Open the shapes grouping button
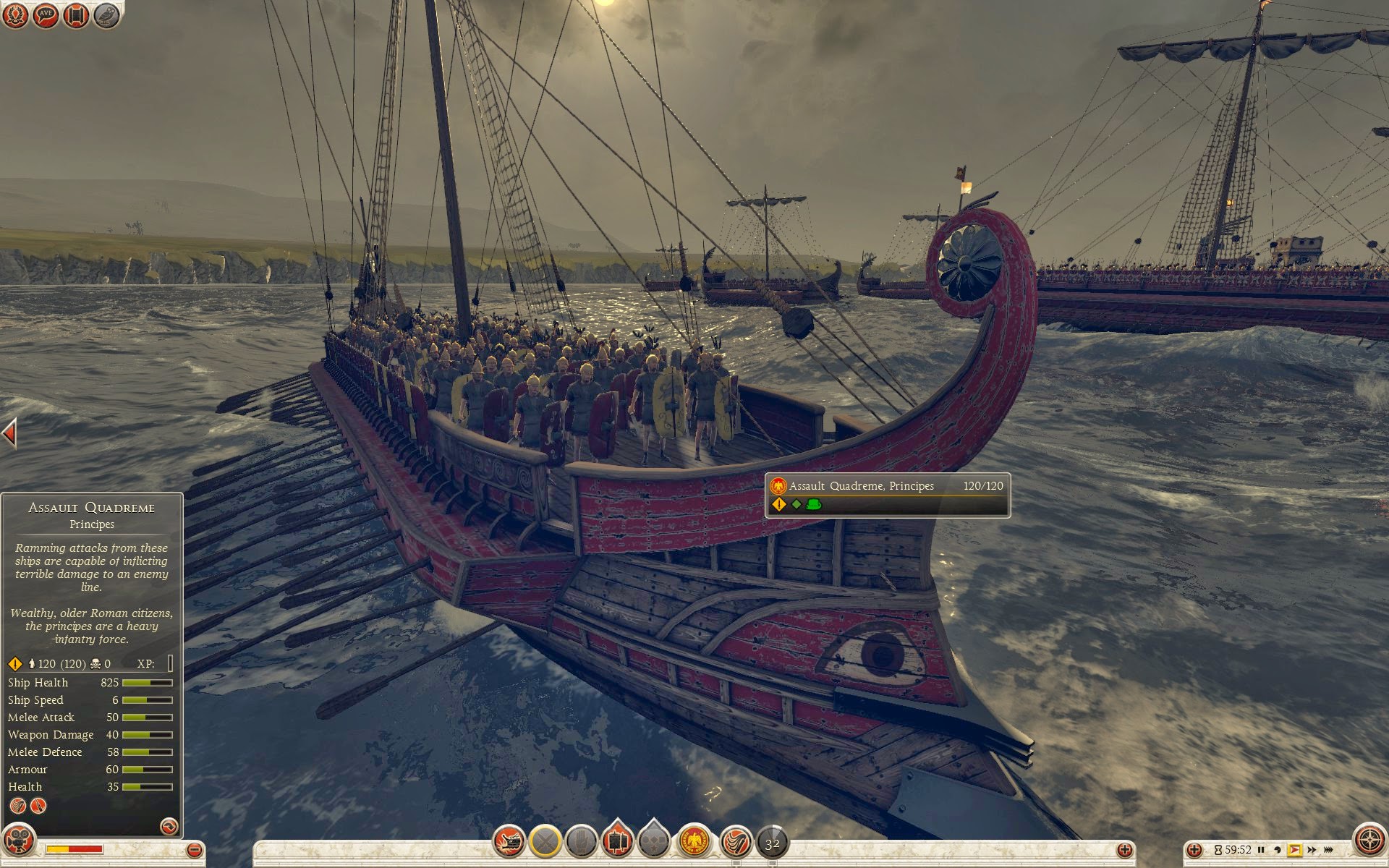This screenshot has height=868, width=1389. point(654,841)
